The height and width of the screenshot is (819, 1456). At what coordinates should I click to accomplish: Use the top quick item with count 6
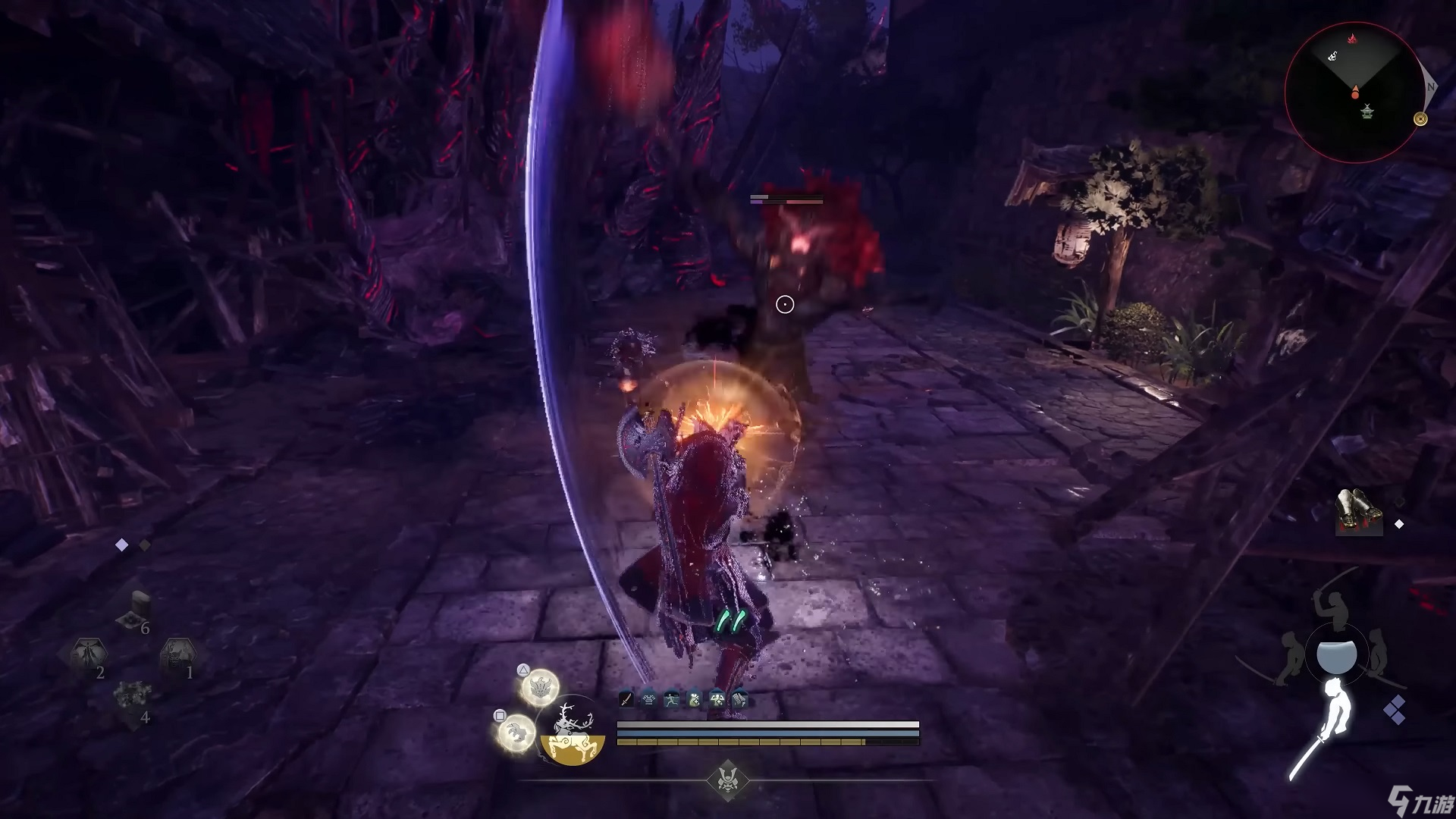click(x=136, y=611)
